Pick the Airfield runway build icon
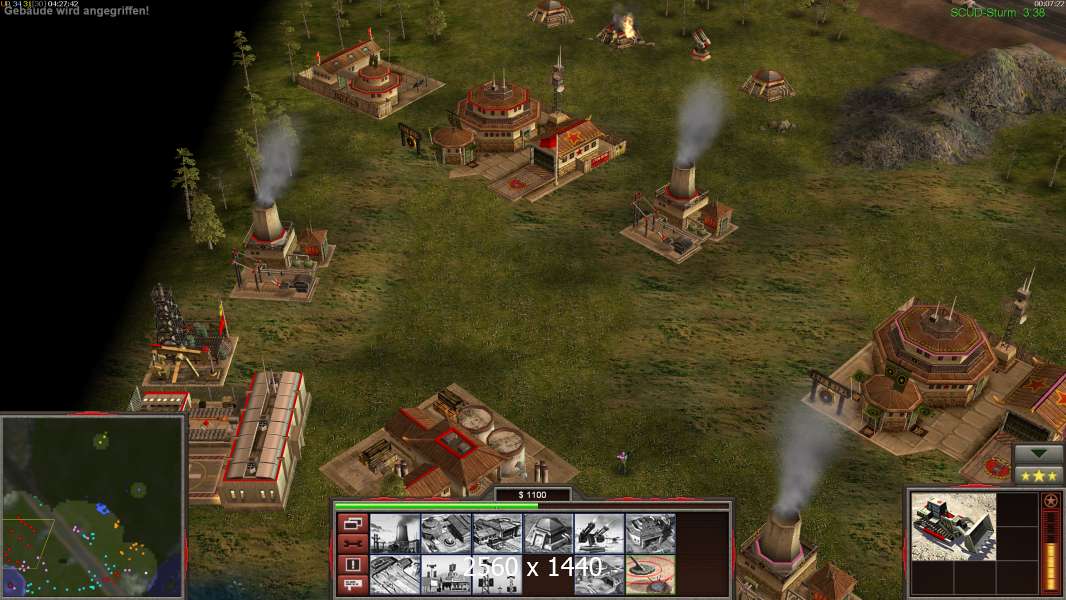The width and height of the screenshot is (1066, 600). 395,575
